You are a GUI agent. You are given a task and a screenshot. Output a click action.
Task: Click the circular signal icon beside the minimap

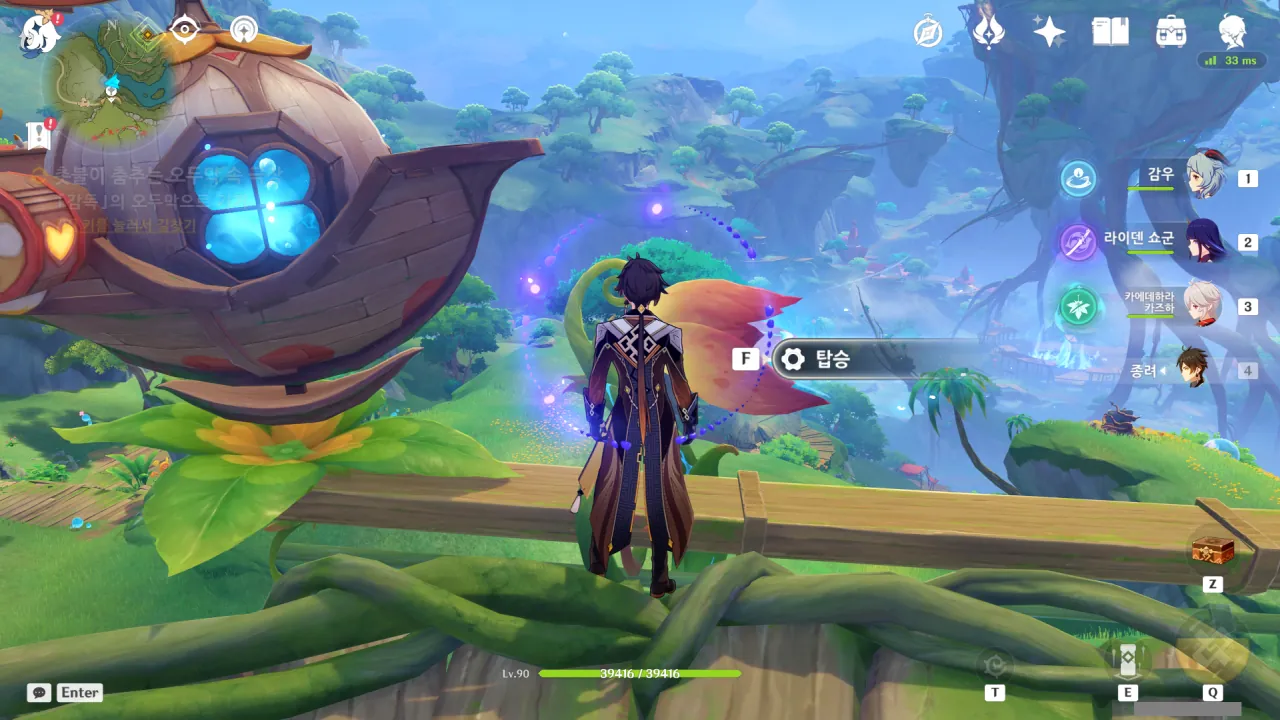pyautogui.click(x=243, y=30)
